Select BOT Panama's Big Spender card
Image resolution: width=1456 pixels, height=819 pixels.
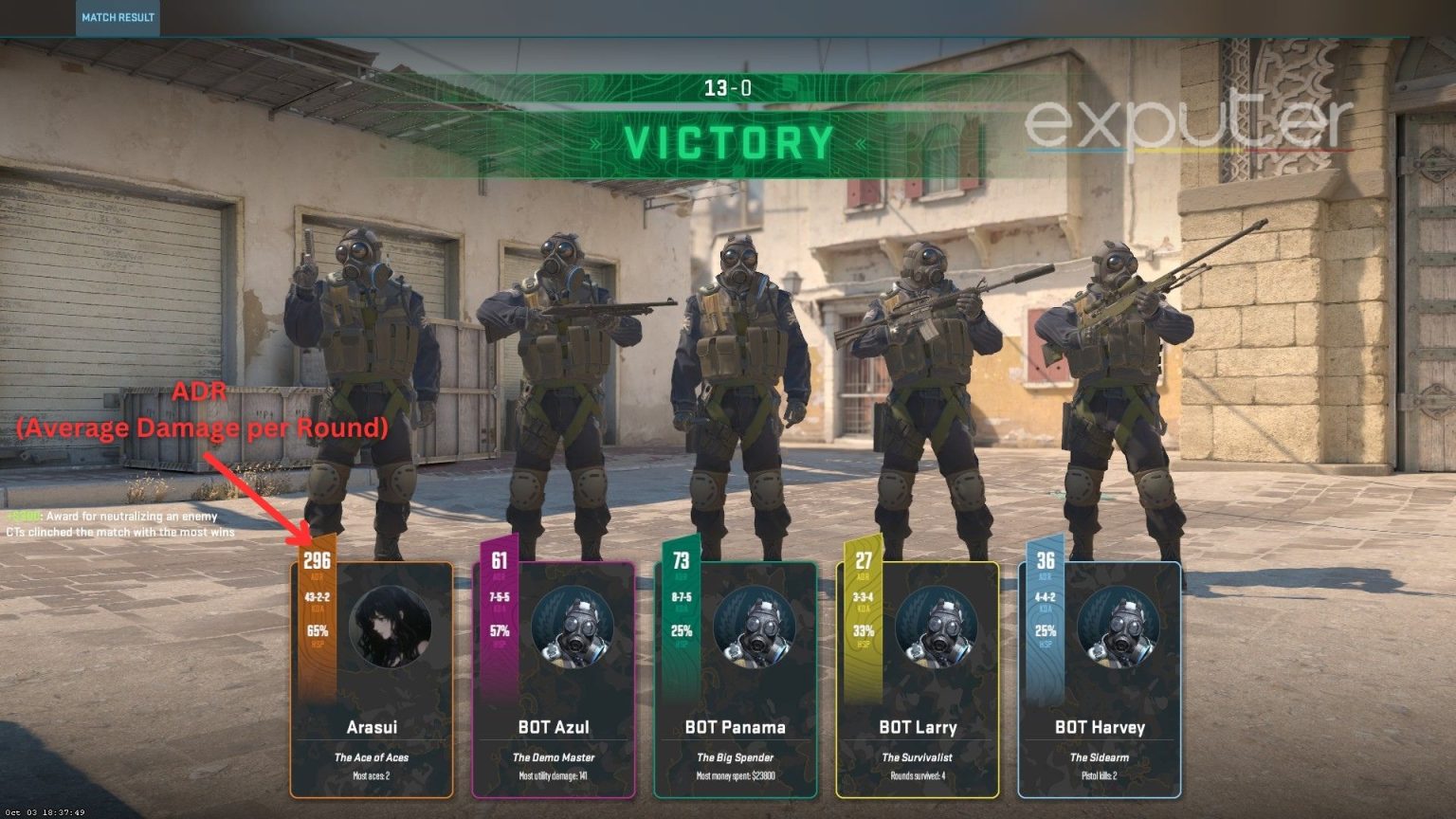(737, 757)
